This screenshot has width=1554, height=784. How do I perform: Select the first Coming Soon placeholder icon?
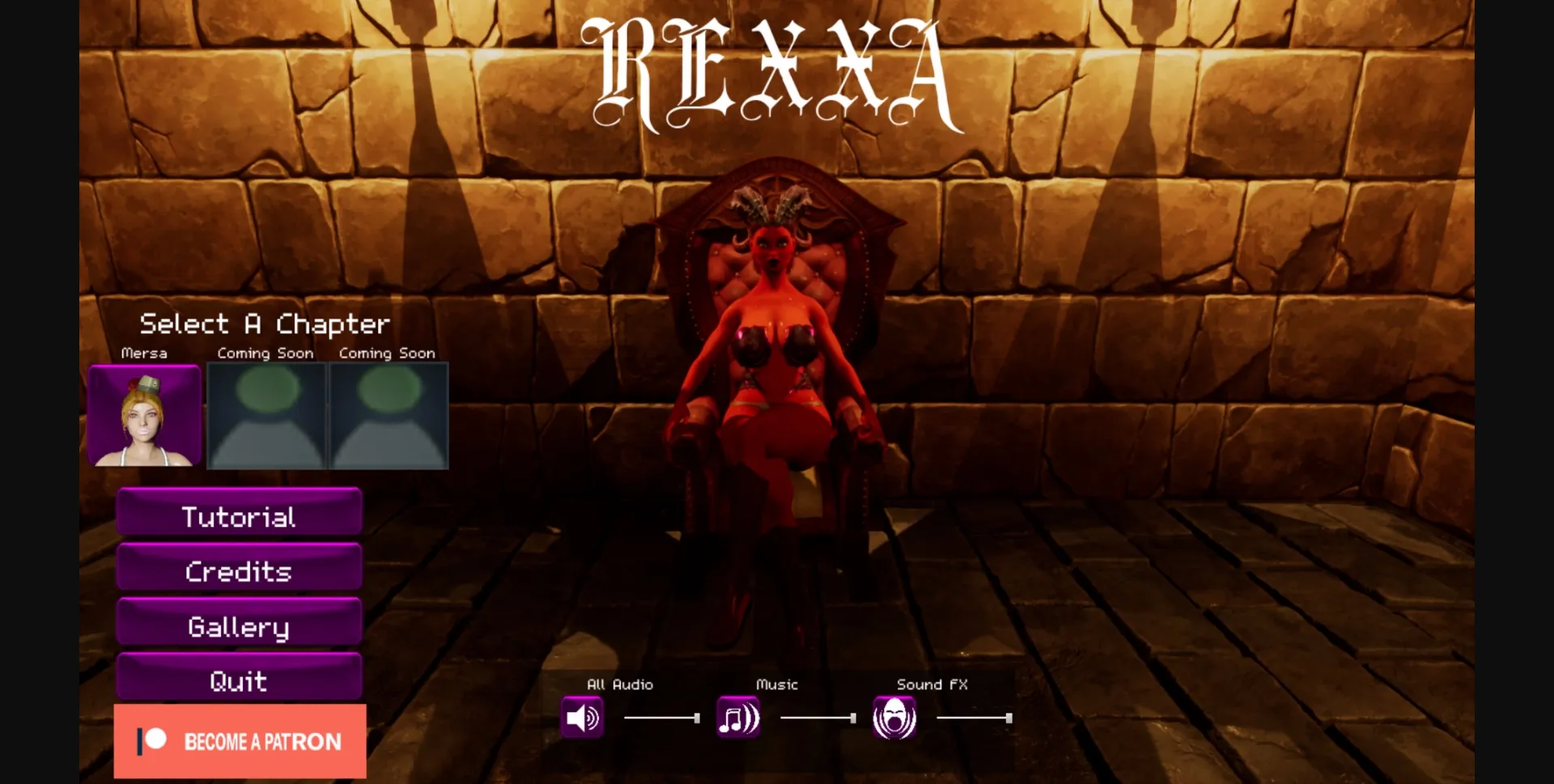(x=265, y=415)
